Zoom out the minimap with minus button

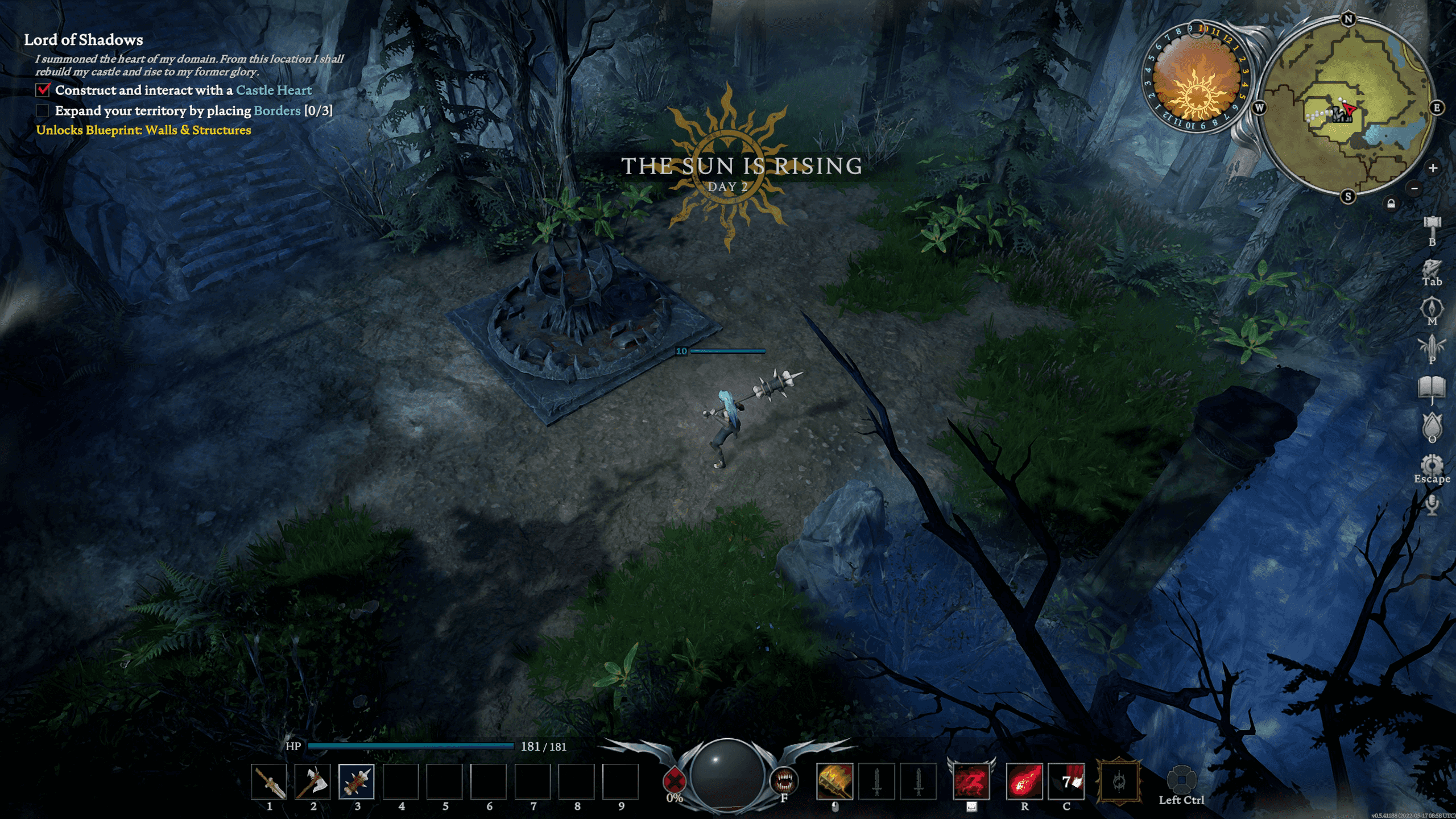(x=1415, y=189)
